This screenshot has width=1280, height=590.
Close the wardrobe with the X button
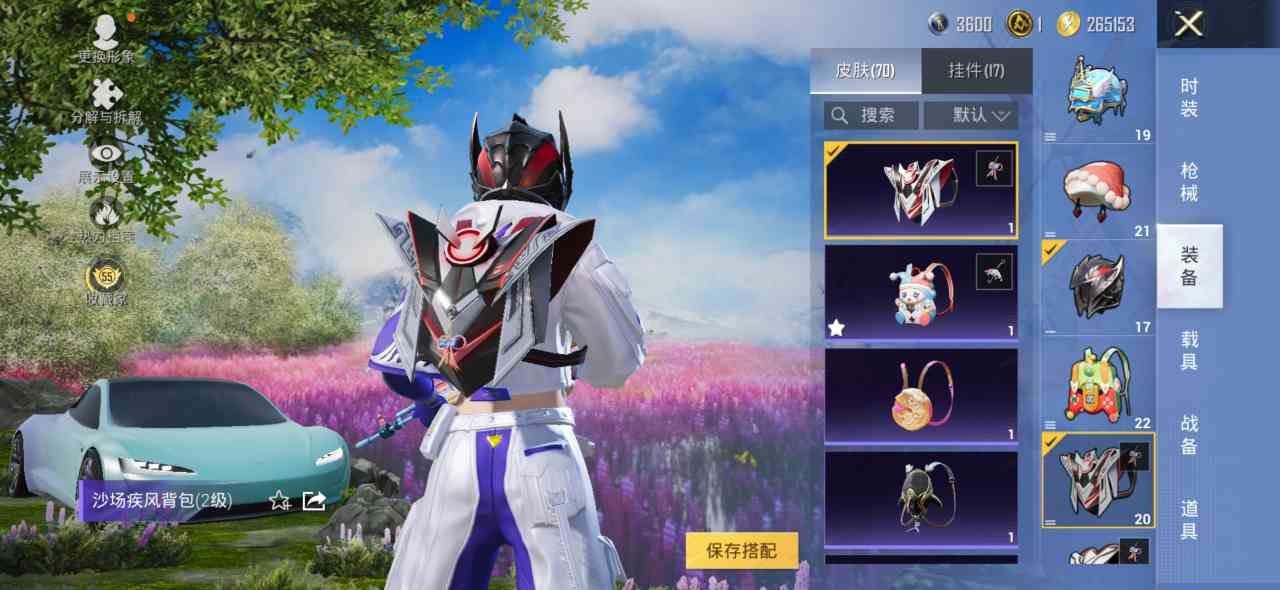click(1188, 24)
